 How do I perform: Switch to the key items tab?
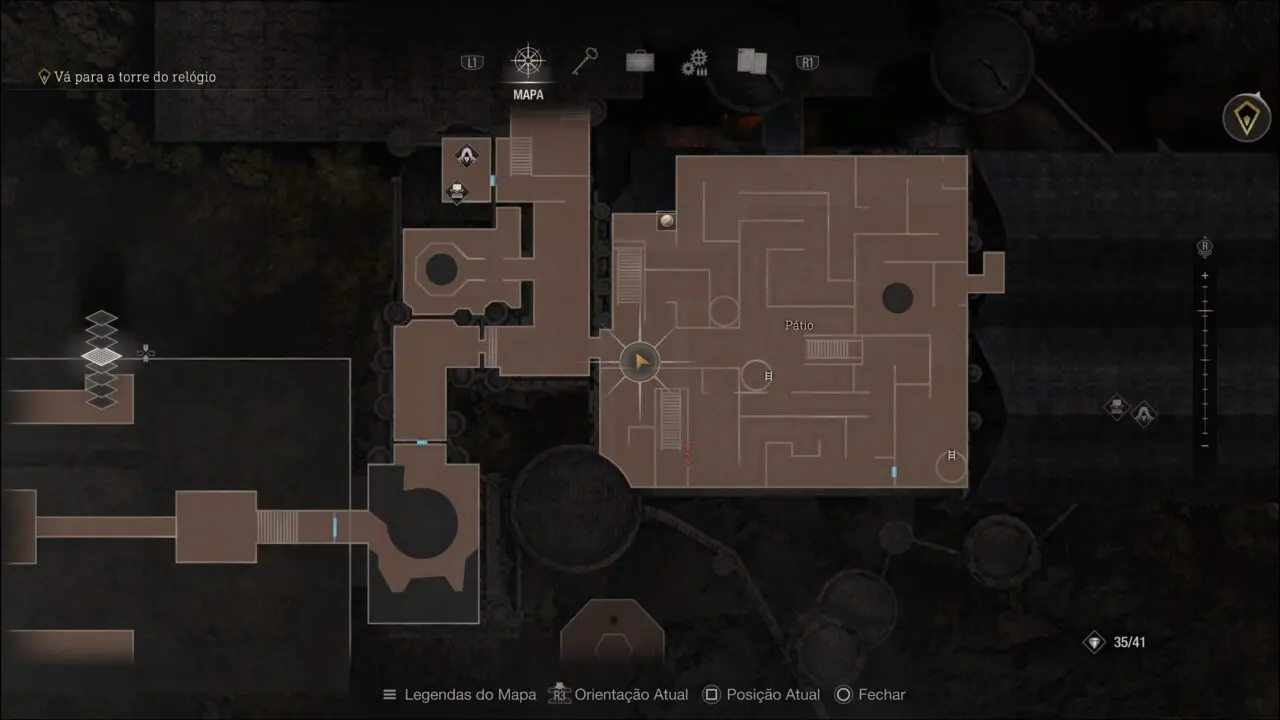584,62
